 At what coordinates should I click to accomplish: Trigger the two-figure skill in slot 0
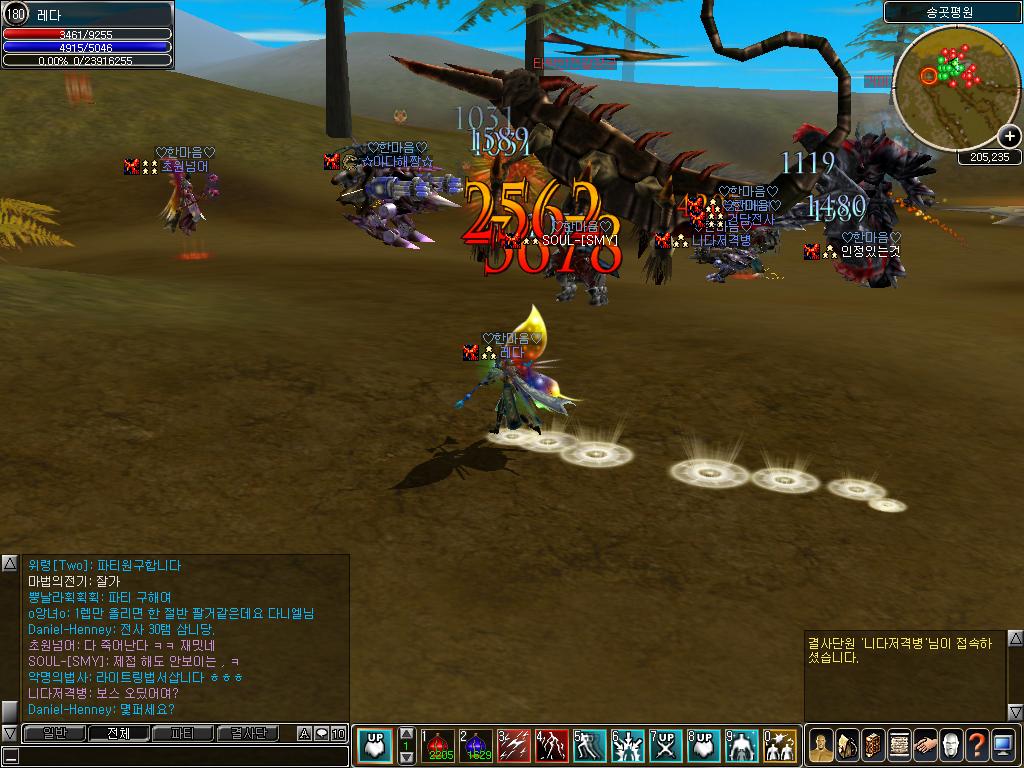tap(779, 746)
